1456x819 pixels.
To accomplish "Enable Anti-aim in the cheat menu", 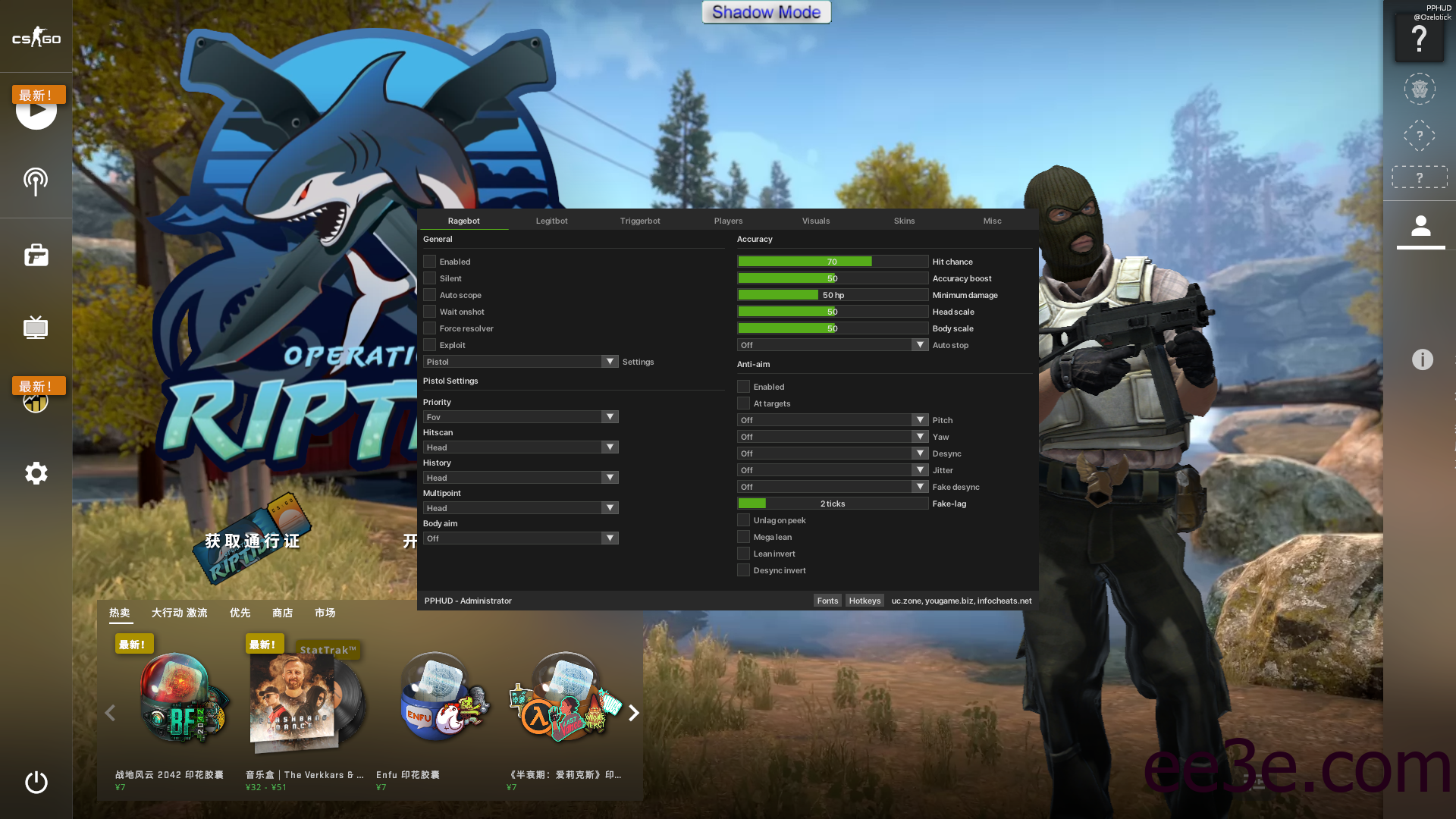I will [743, 386].
